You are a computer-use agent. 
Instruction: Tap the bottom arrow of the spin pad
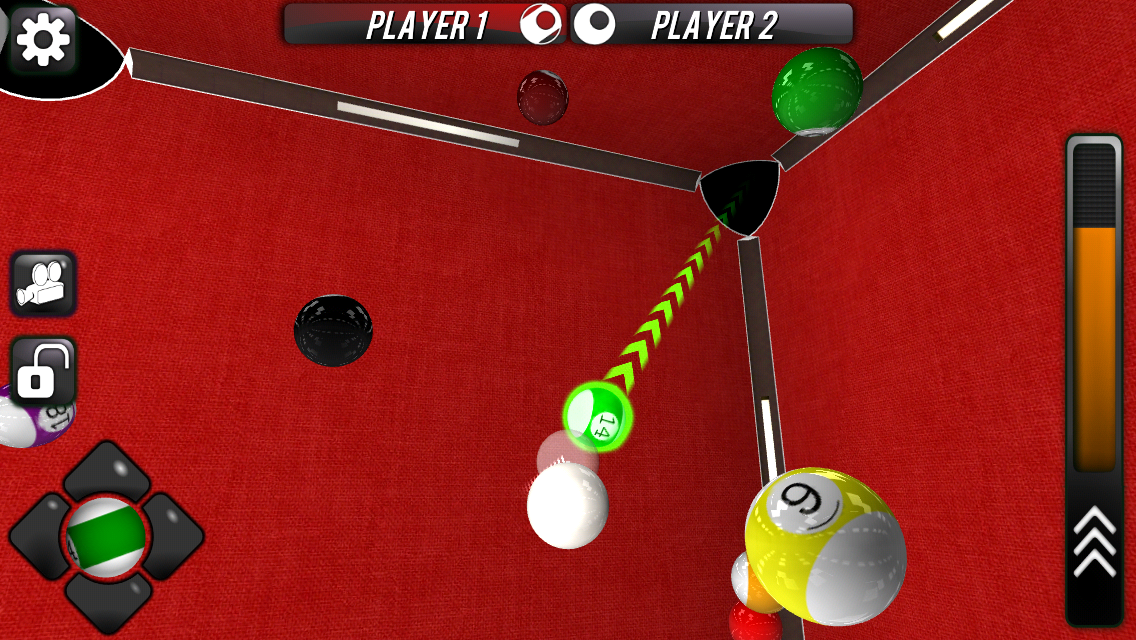[107, 603]
